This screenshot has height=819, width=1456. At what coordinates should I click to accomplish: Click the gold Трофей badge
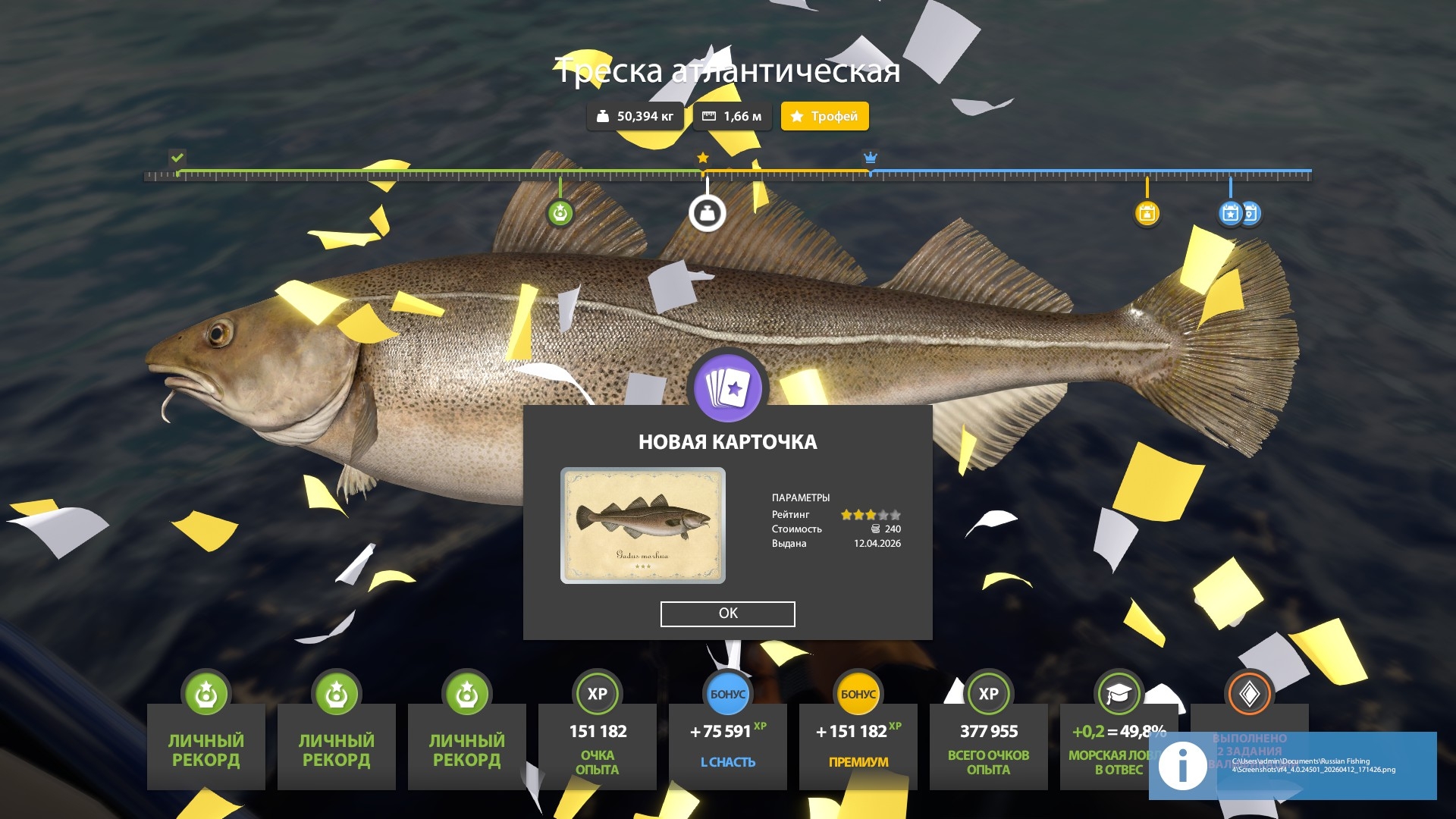pyautogui.click(x=824, y=117)
